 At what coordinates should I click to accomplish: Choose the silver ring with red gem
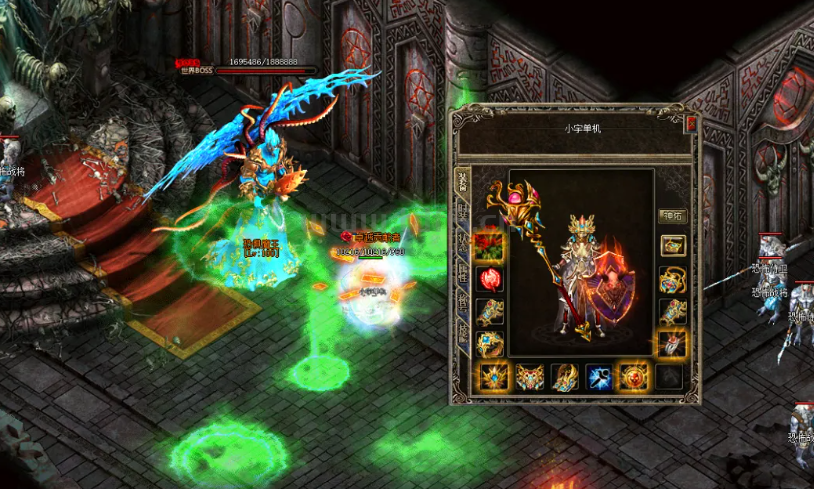pos(672,345)
